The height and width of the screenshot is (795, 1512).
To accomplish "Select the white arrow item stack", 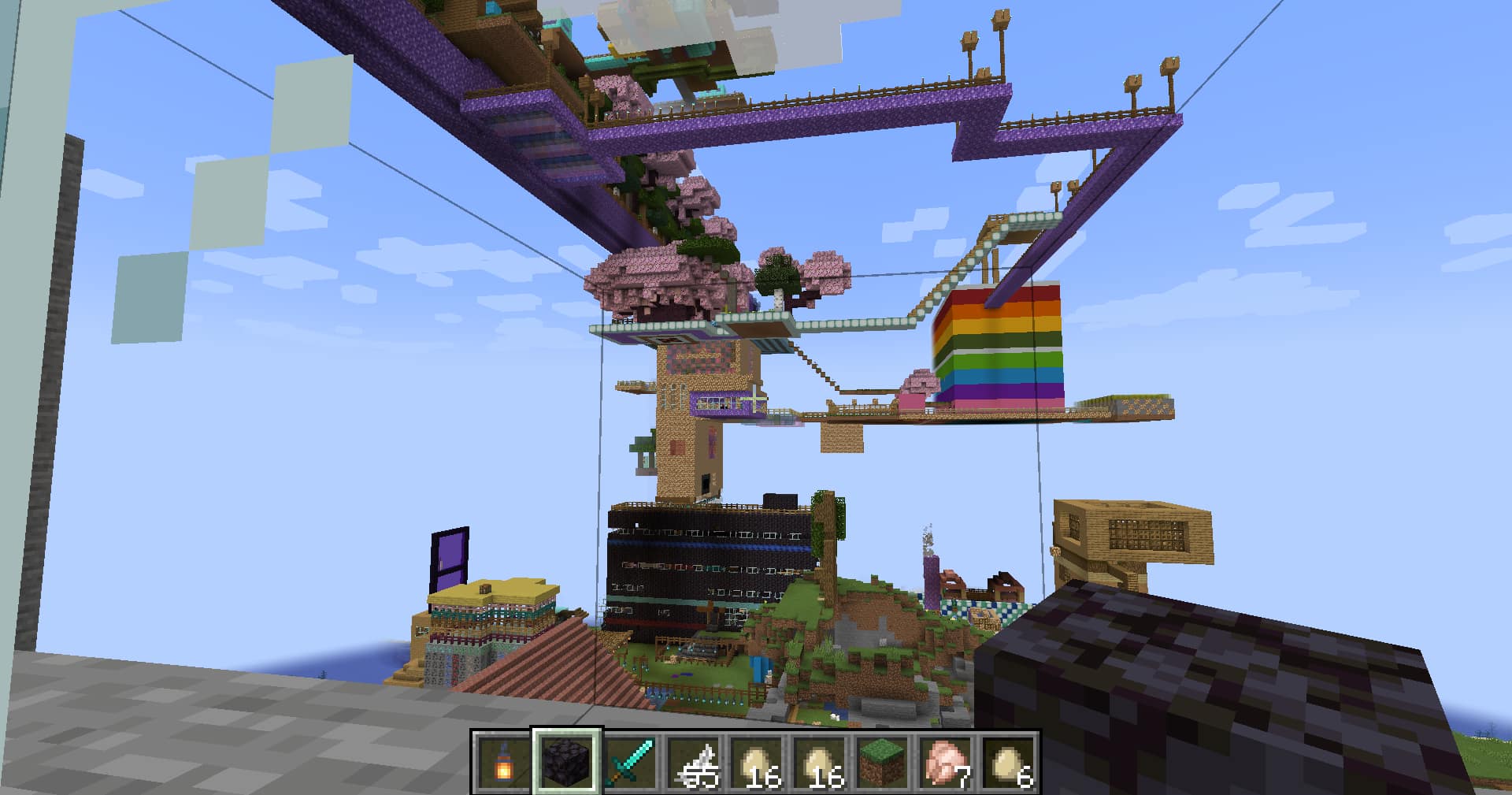I will click(694, 763).
